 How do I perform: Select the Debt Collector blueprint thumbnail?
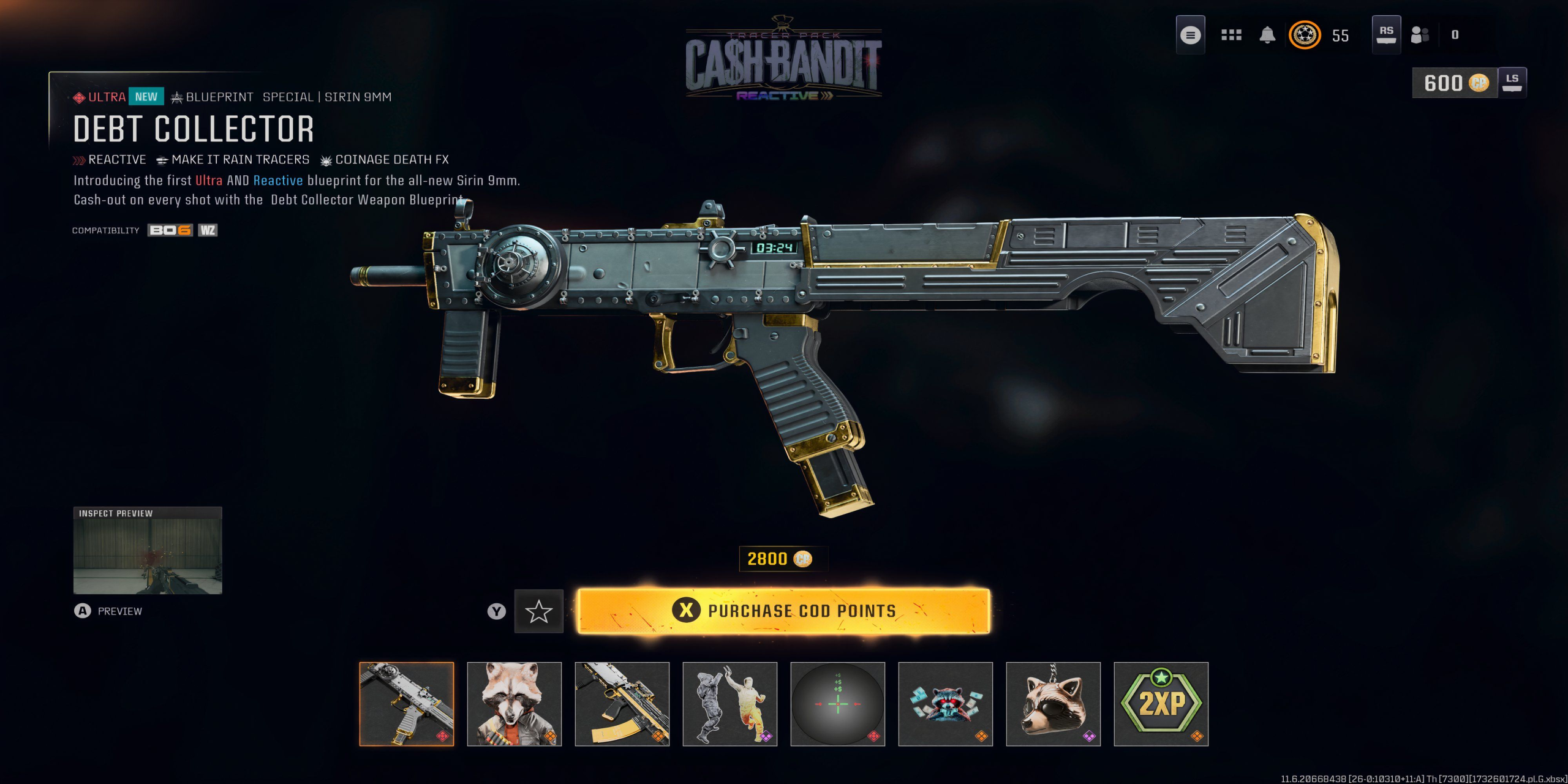point(407,704)
